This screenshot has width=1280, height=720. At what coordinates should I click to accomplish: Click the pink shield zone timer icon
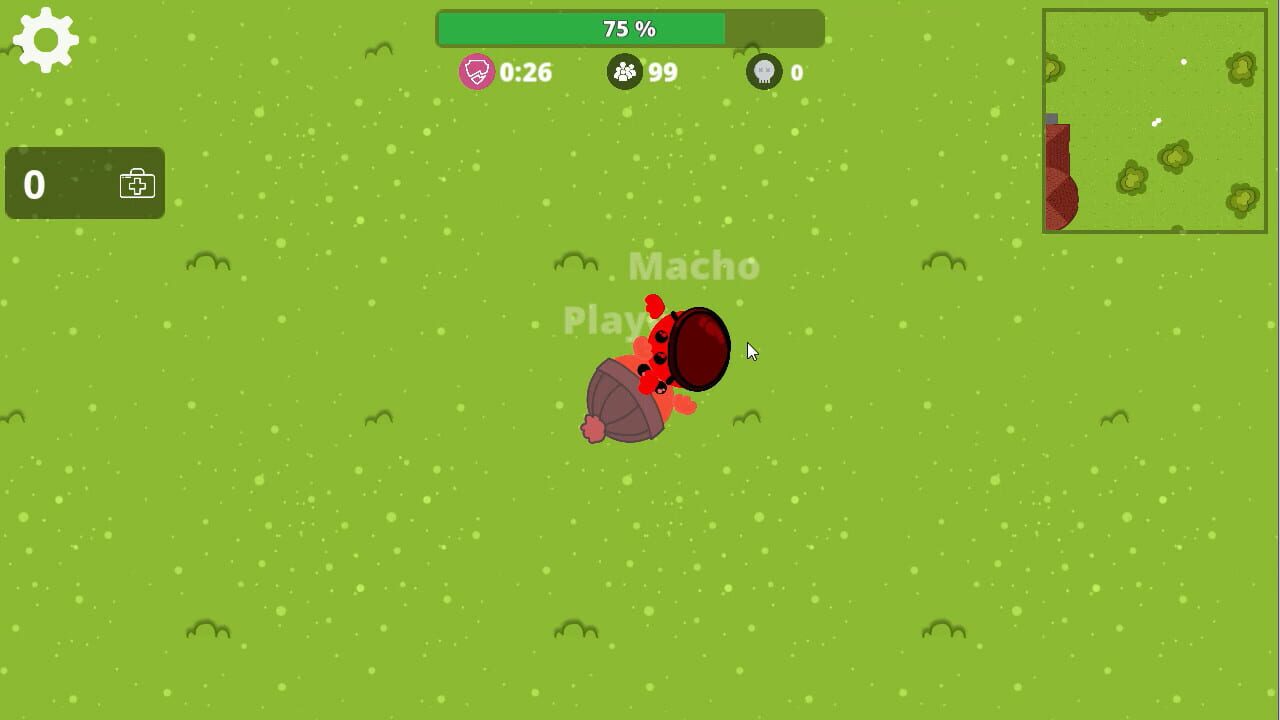pos(477,72)
